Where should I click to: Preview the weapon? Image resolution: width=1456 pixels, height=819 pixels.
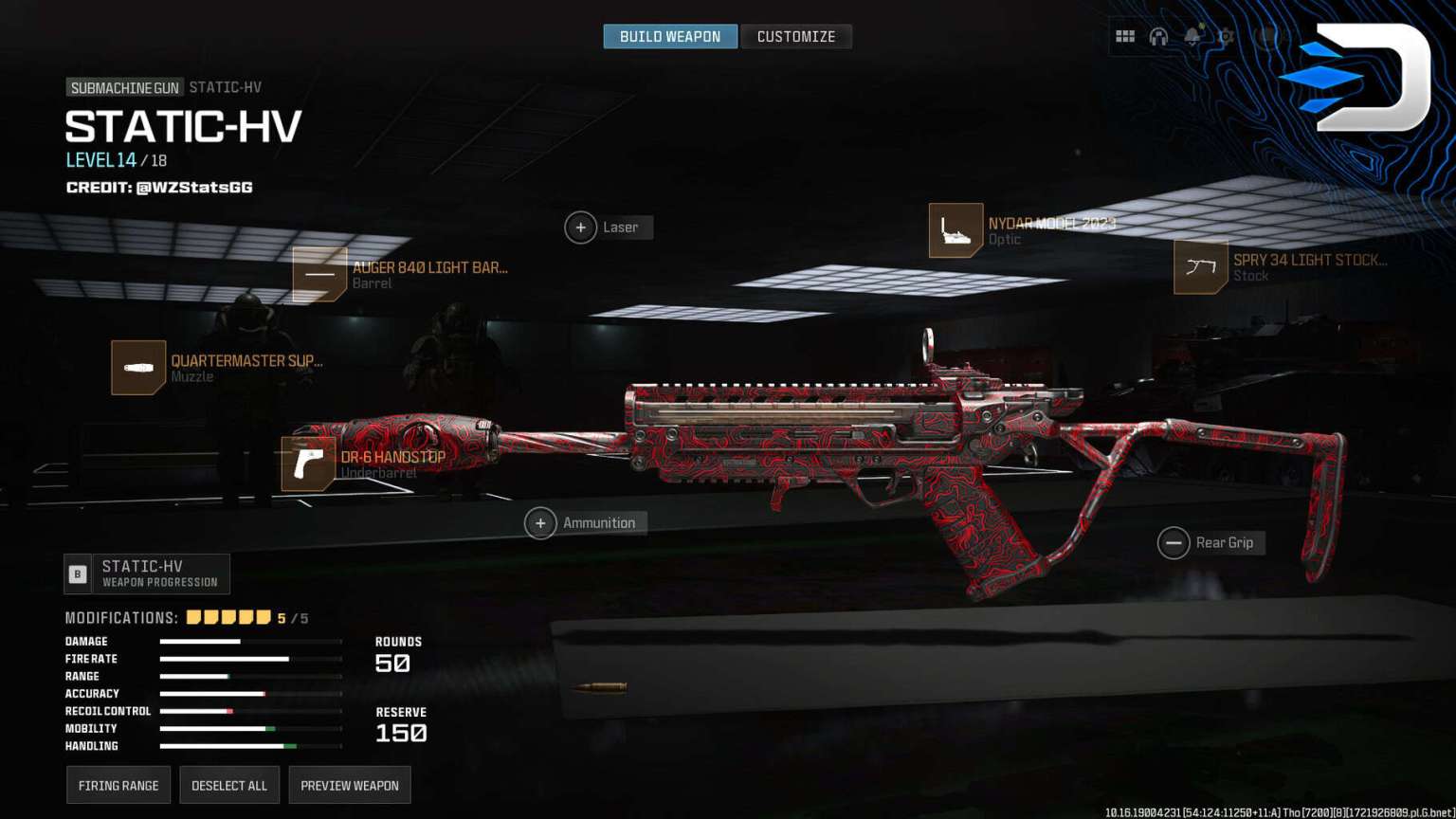click(x=350, y=785)
